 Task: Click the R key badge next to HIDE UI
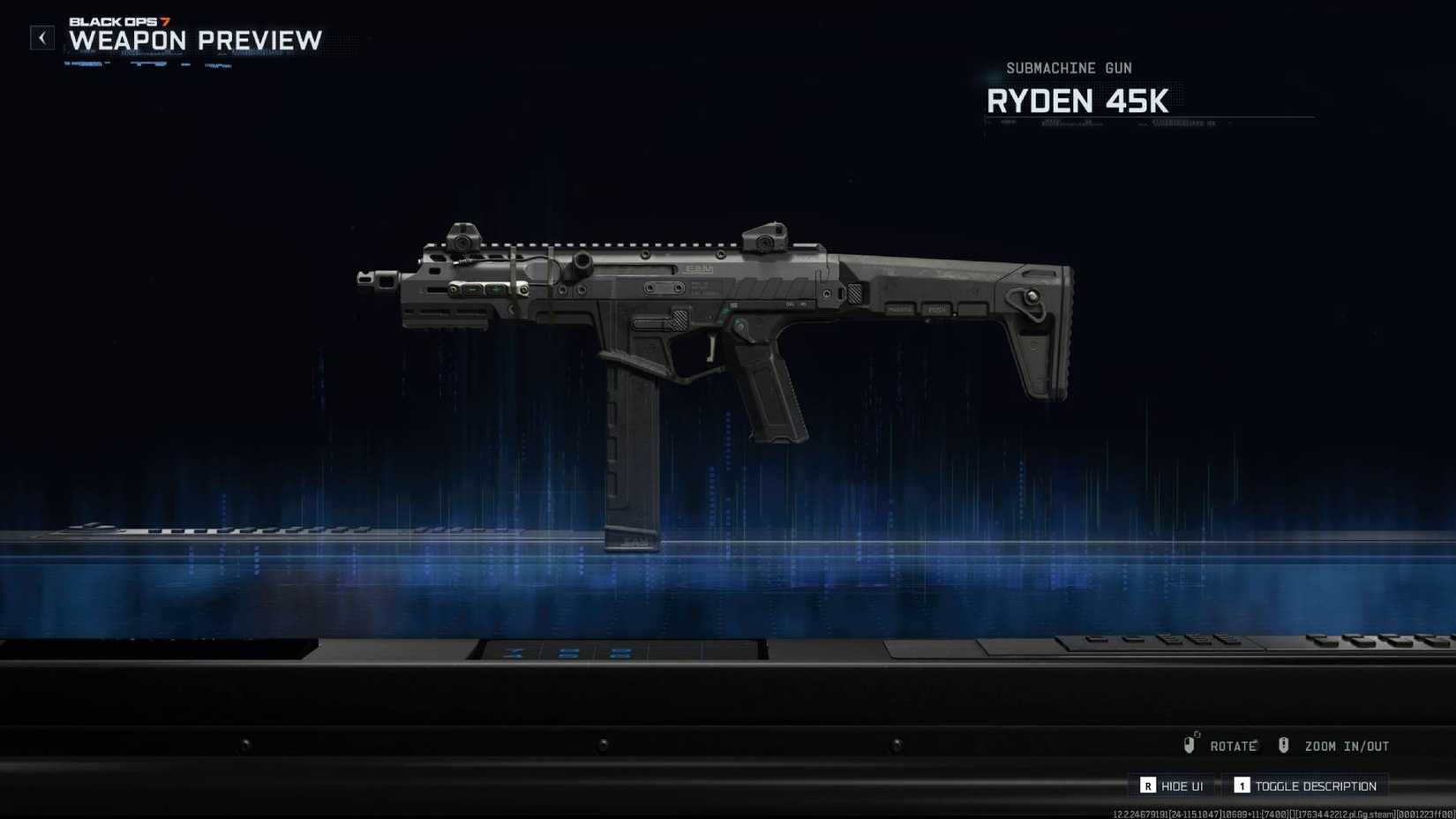1149,785
